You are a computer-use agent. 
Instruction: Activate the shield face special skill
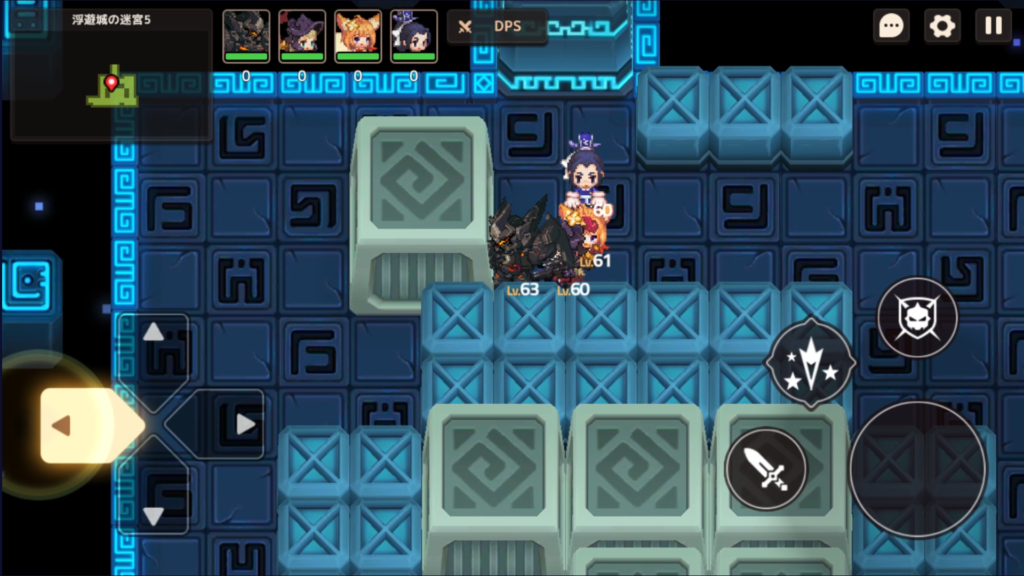(917, 318)
